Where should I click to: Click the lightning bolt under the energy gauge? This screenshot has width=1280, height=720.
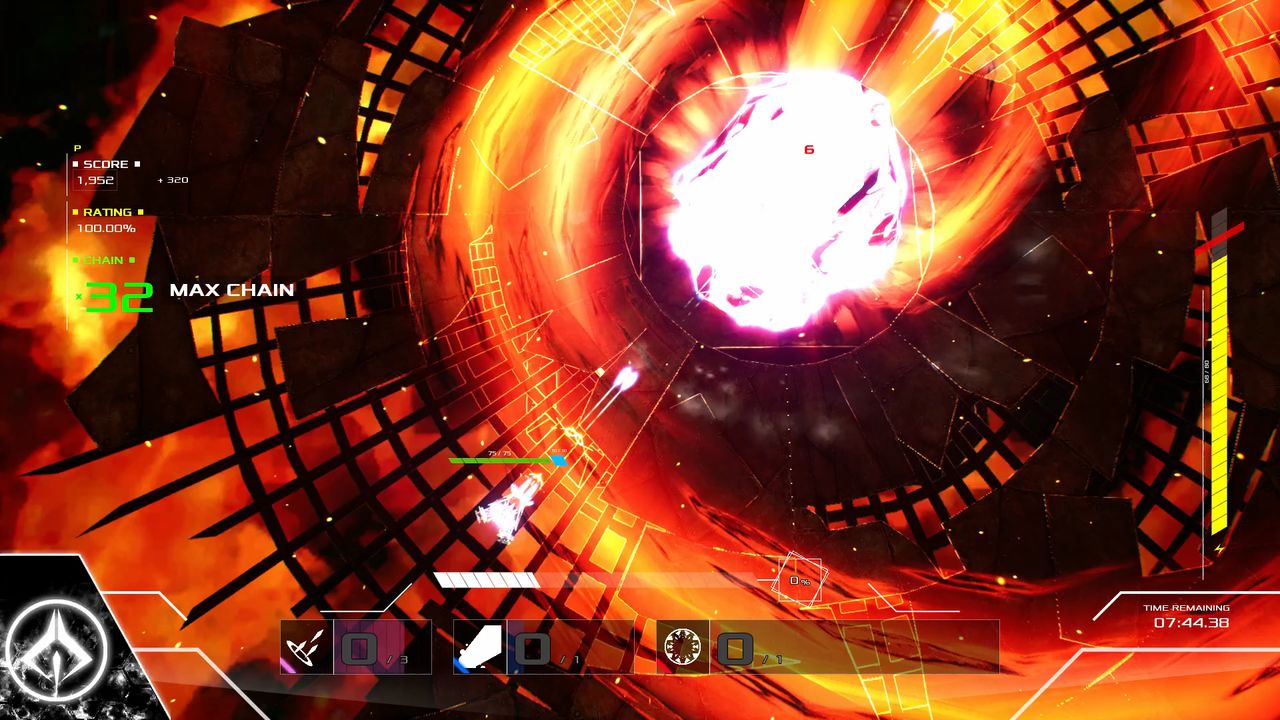click(x=1220, y=546)
